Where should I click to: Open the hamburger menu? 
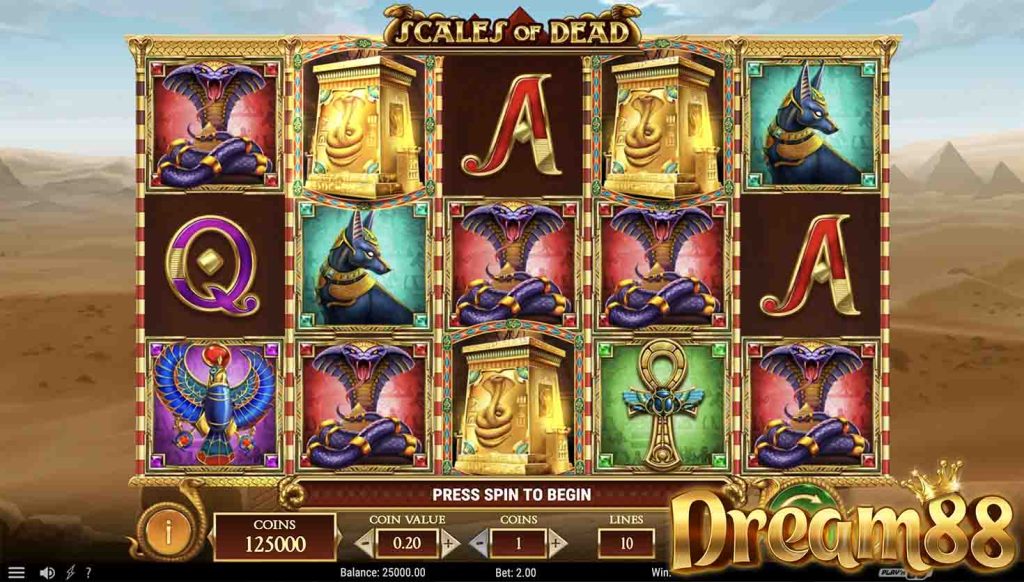(16, 573)
